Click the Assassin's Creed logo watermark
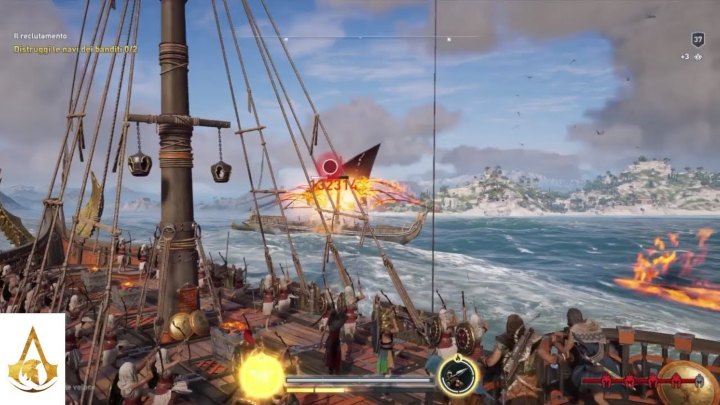 [32, 359]
